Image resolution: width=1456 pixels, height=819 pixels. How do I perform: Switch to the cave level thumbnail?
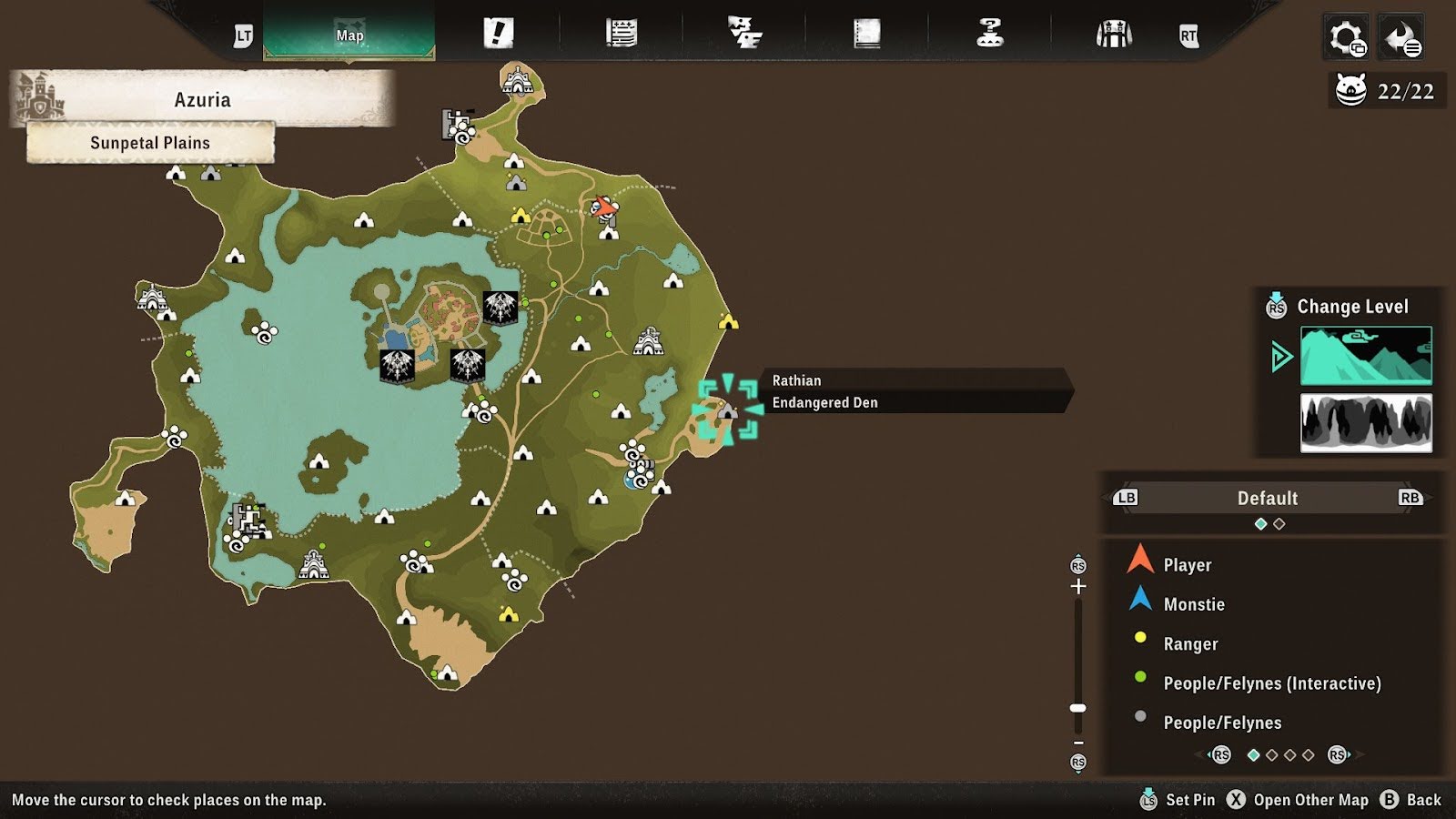[x=1366, y=423]
